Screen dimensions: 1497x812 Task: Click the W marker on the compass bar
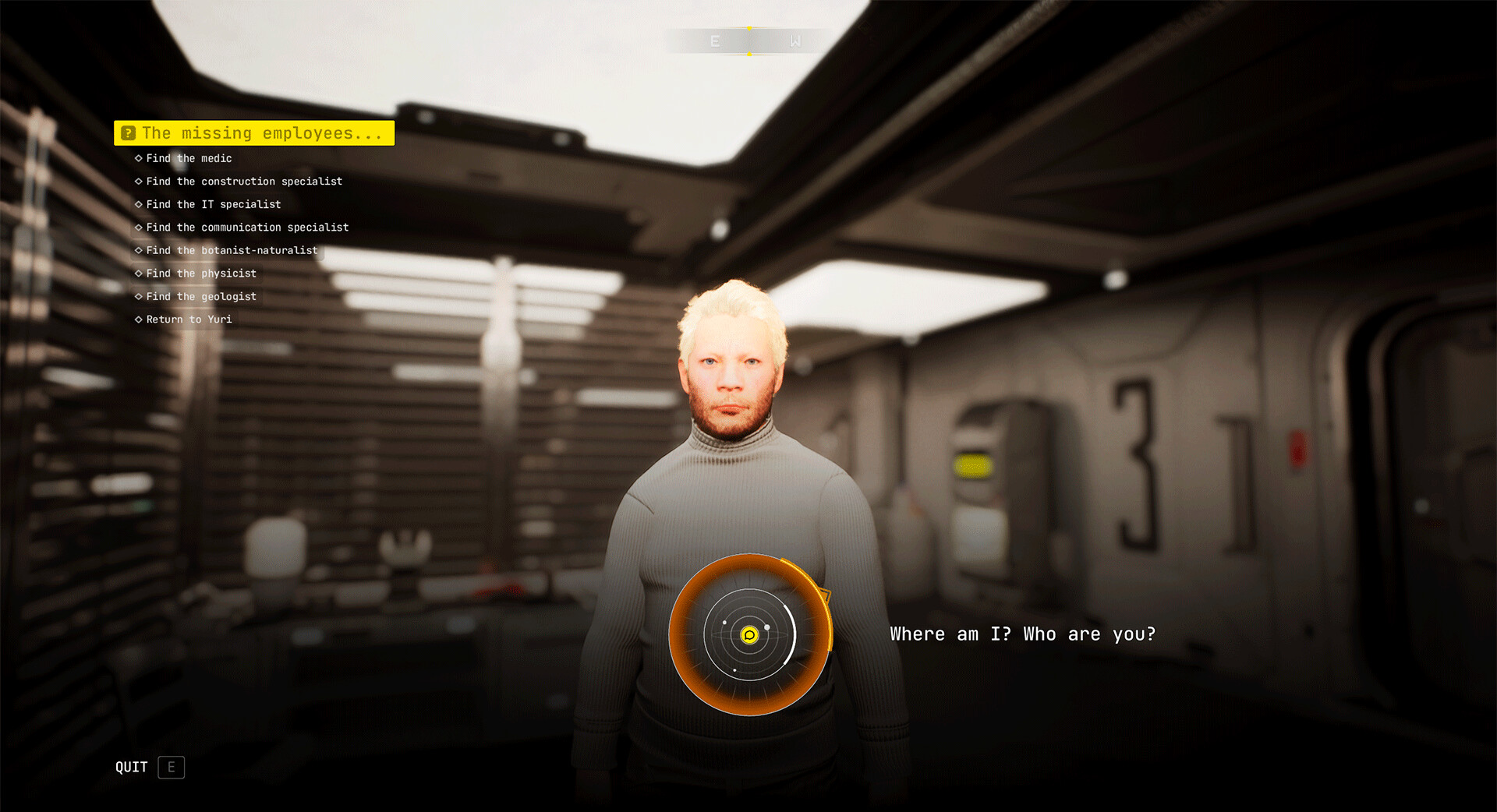point(796,41)
